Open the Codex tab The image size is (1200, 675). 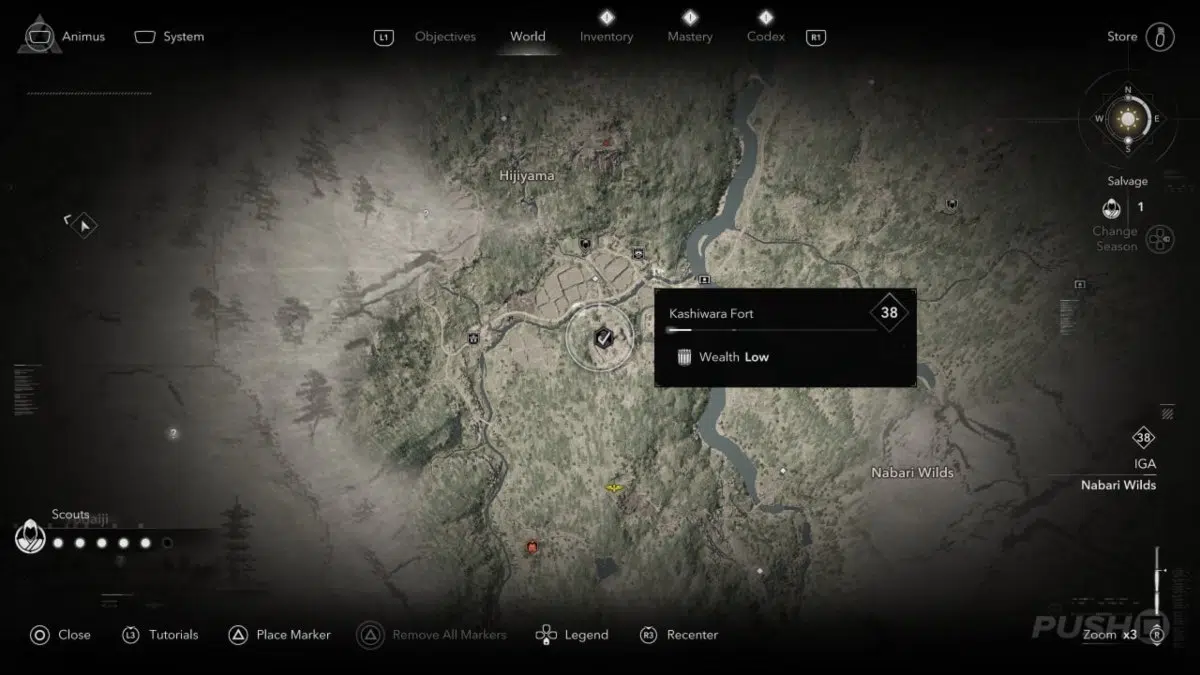(766, 37)
